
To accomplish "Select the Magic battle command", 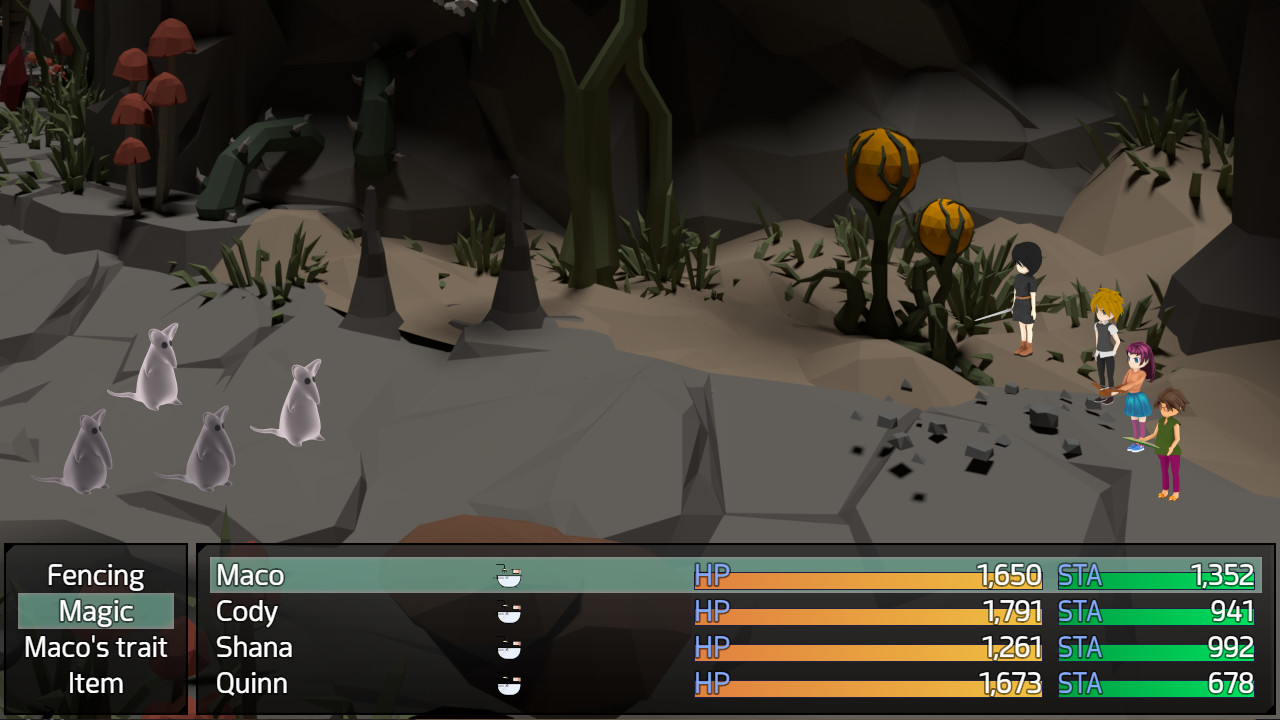I will pos(95,610).
